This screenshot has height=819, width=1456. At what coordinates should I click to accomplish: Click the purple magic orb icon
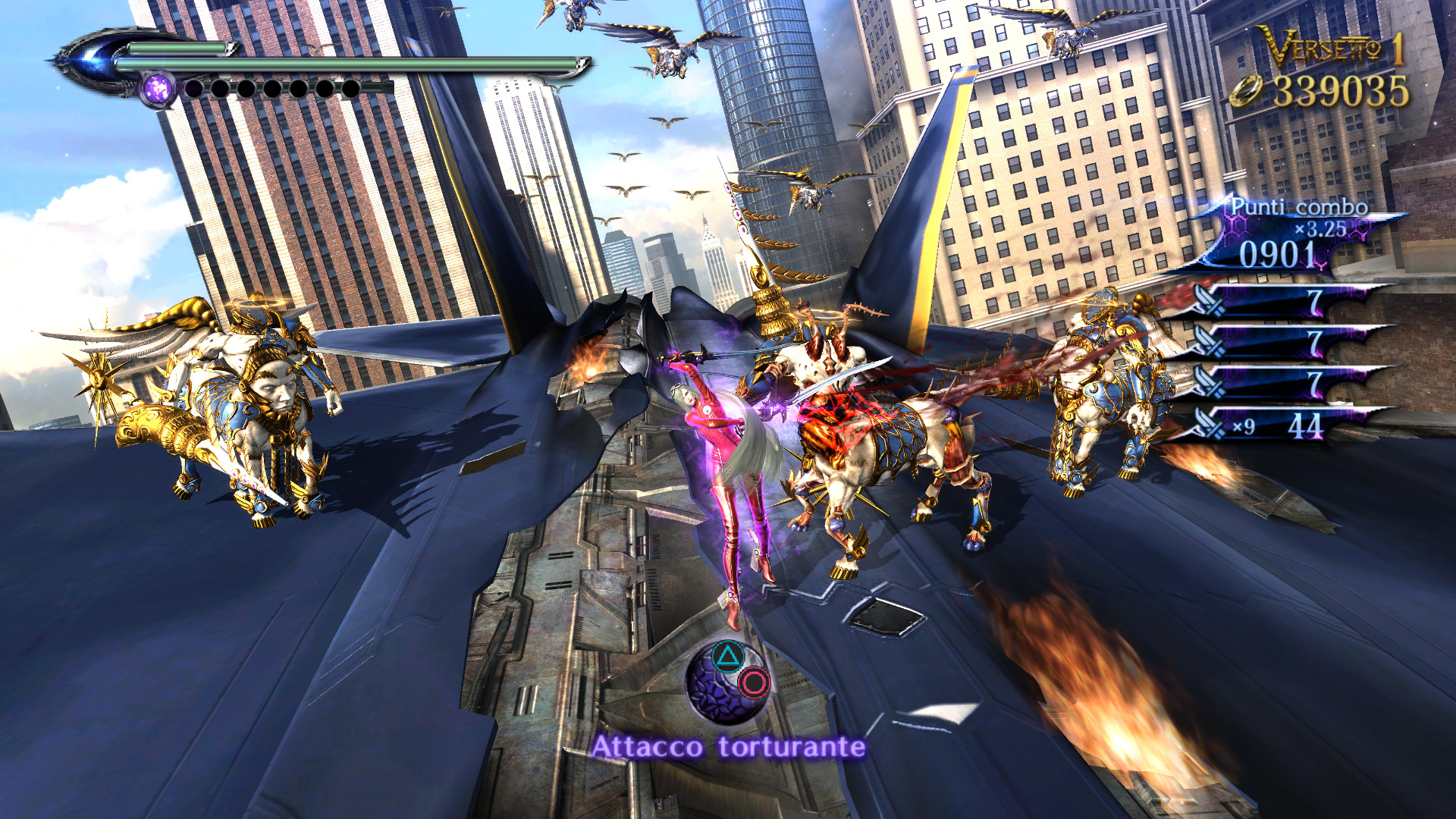pyautogui.click(x=159, y=89)
